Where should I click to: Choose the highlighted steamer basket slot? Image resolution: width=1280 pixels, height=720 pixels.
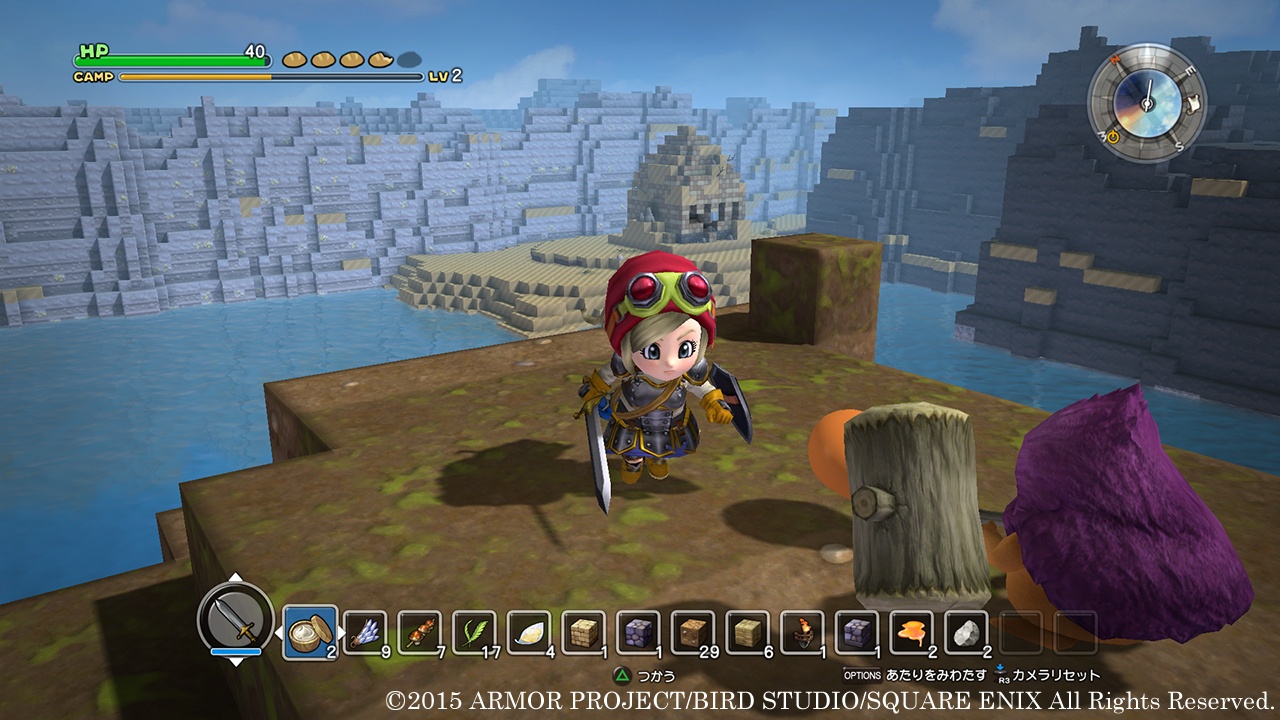pos(308,632)
